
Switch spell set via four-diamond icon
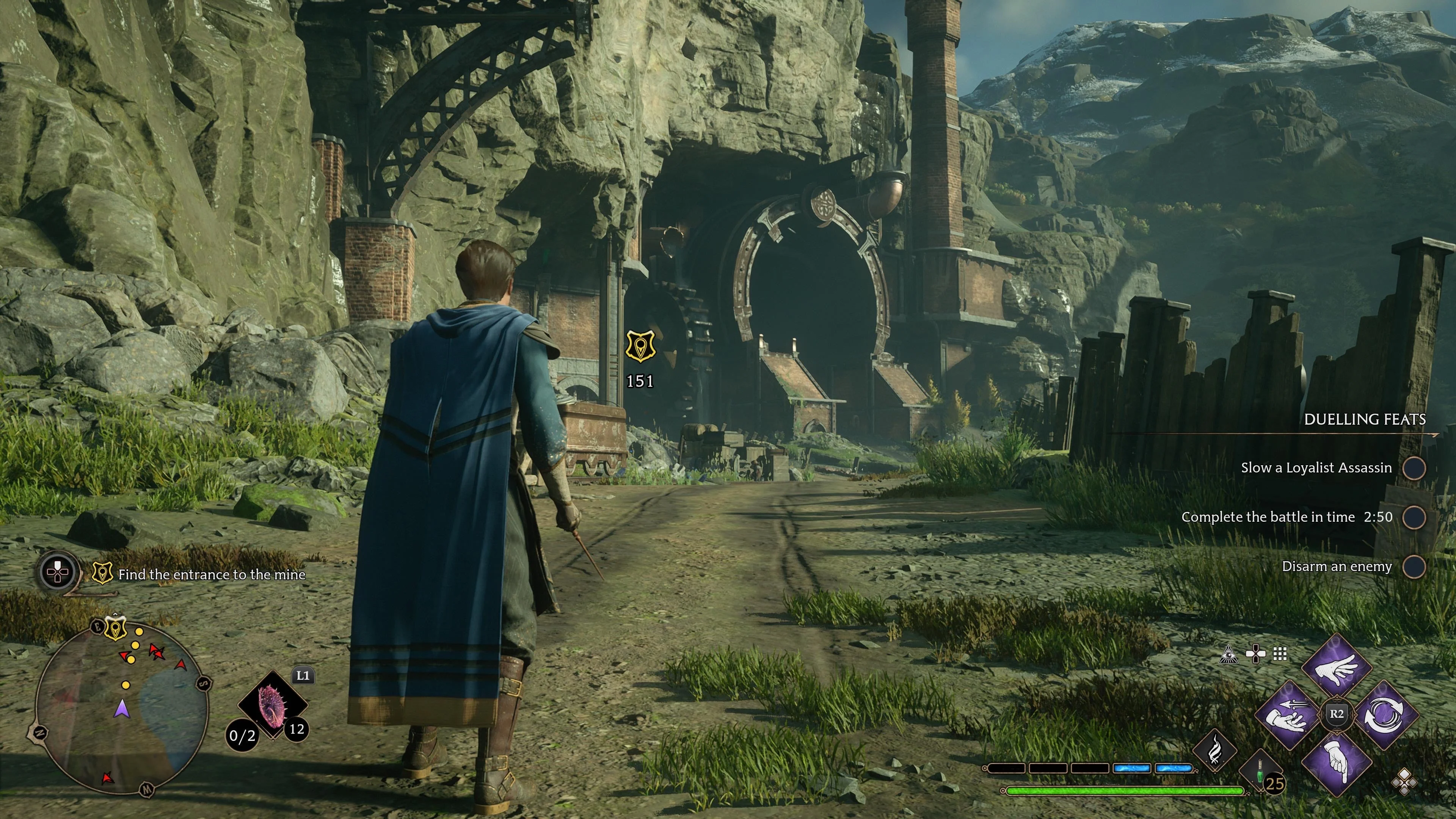click(x=1403, y=783)
